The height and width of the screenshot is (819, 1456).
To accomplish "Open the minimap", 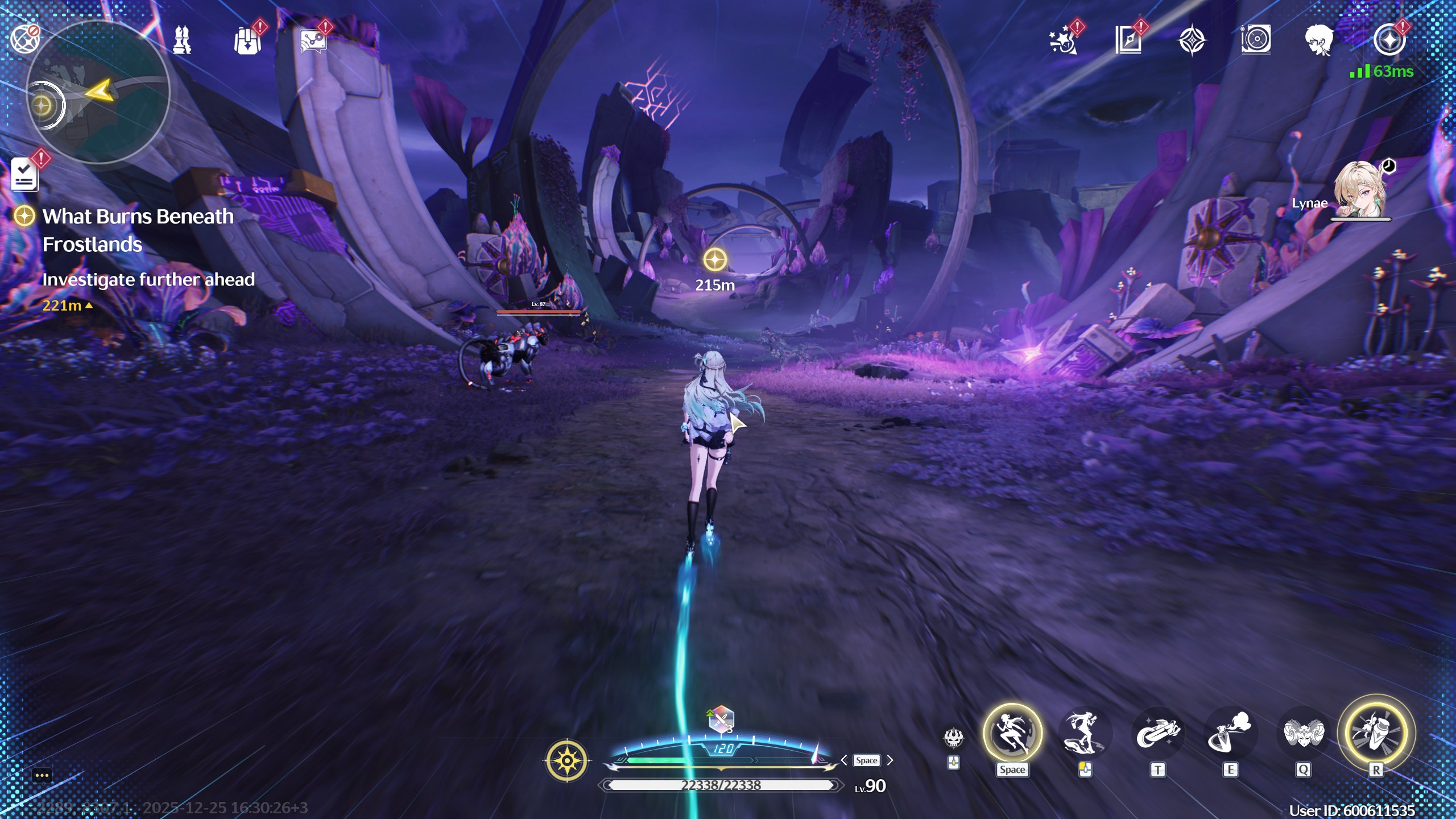I will (98, 92).
